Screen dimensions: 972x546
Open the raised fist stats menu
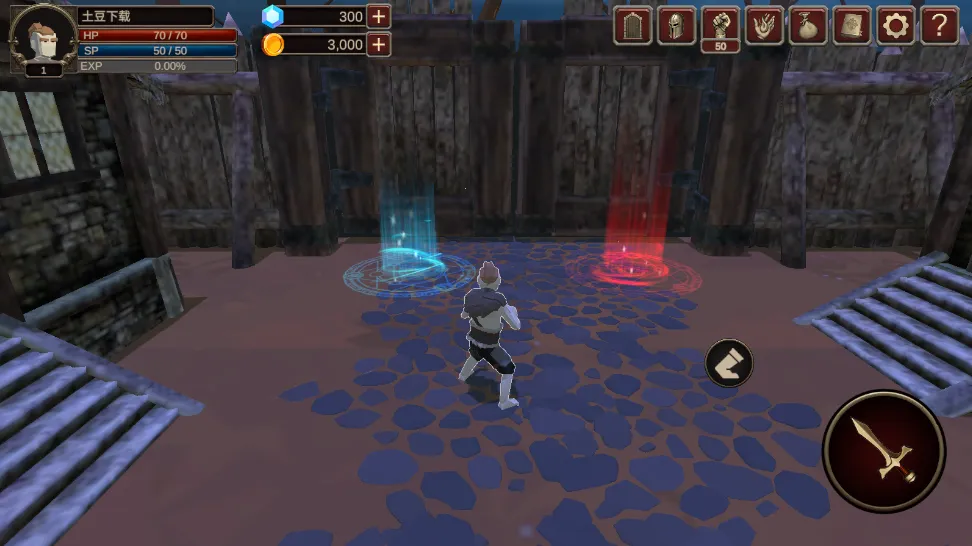tap(721, 24)
